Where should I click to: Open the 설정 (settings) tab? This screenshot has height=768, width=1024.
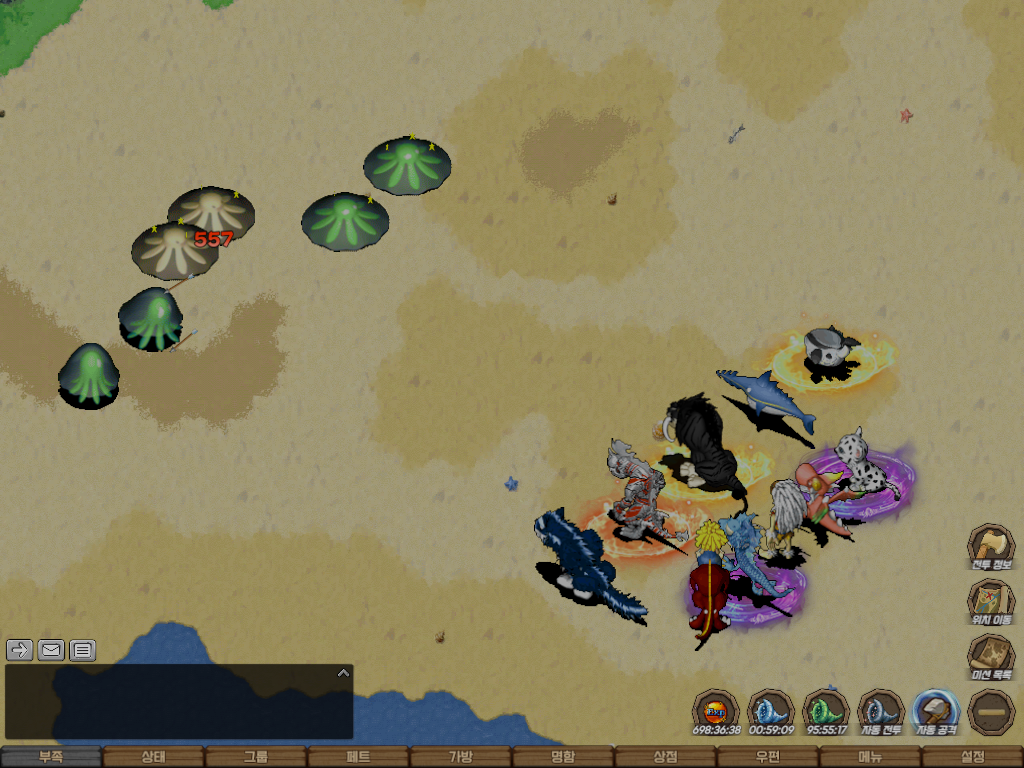(972, 757)
